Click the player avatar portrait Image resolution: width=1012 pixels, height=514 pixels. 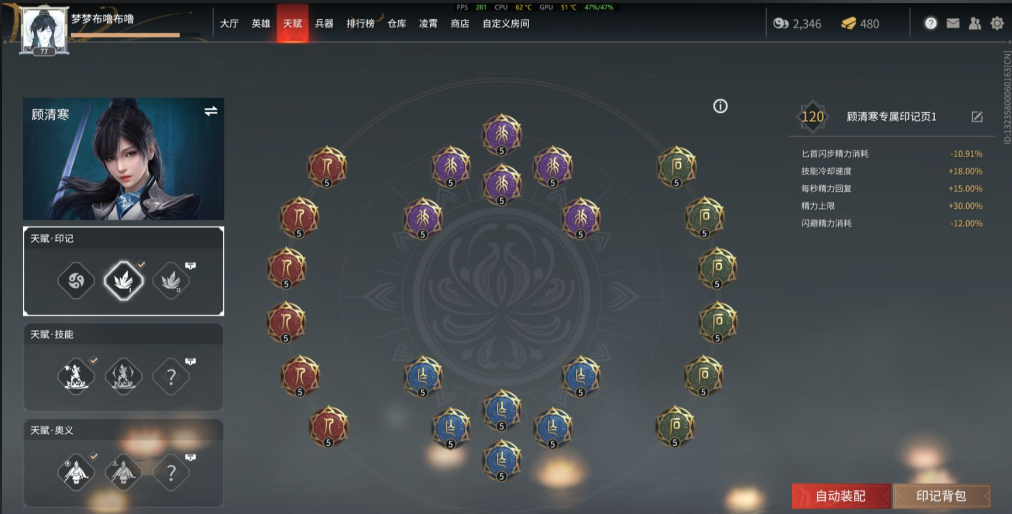(x=43, y=30)
